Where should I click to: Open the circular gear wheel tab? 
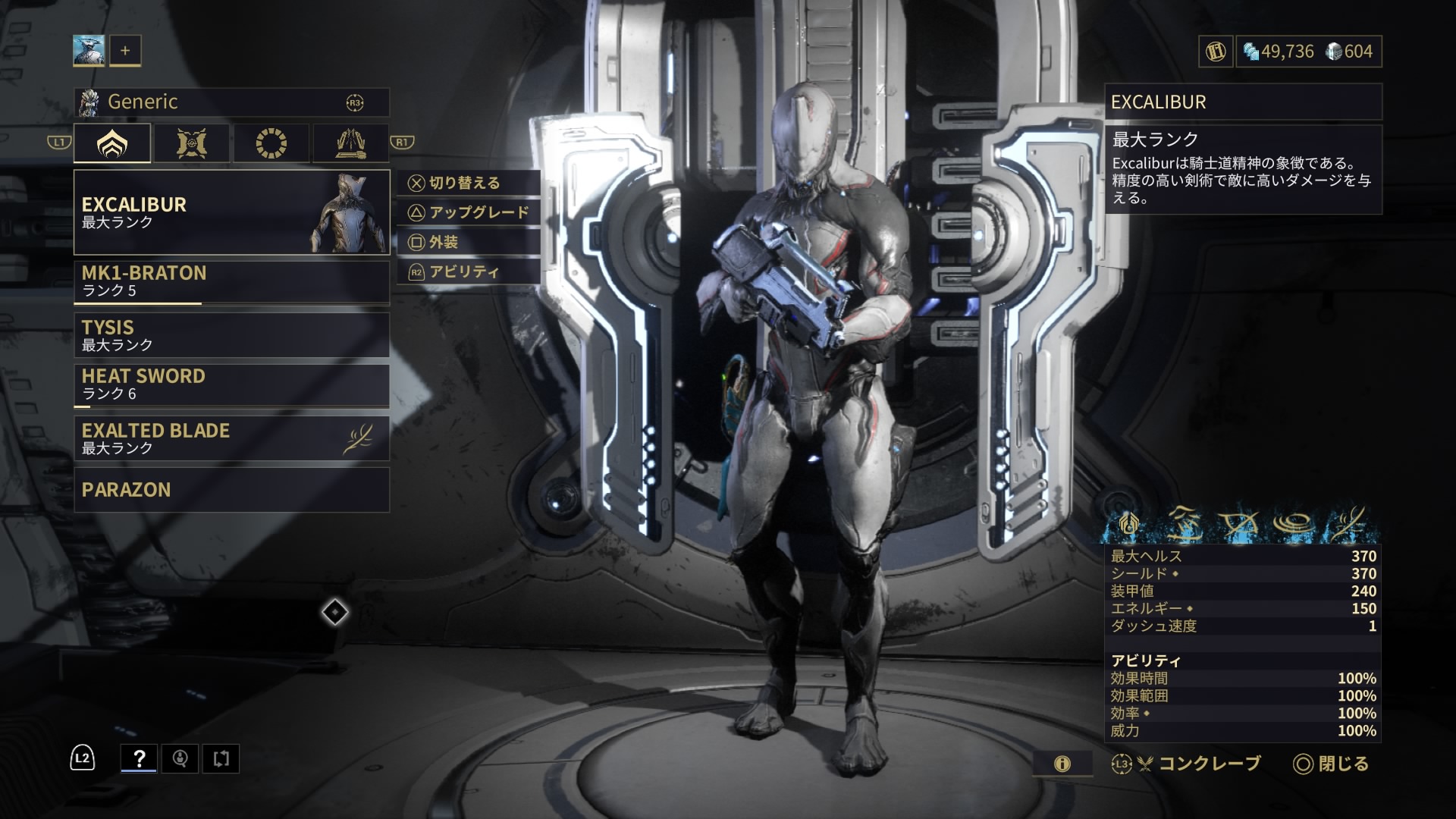pyautogui.click(x=271, y=143)
